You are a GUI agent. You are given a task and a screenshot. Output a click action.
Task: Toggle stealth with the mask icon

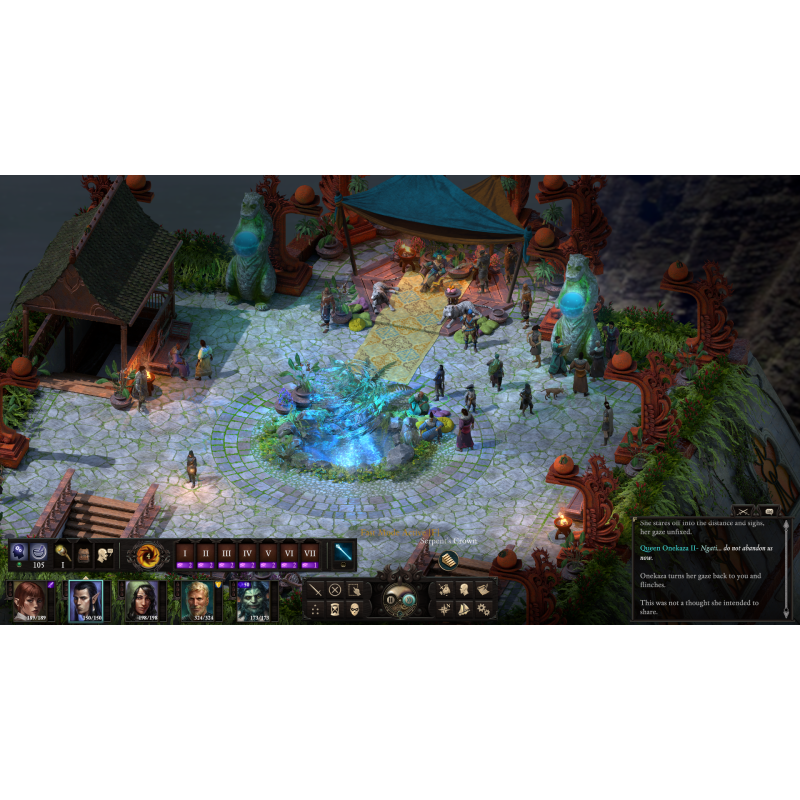click(355, 609)
